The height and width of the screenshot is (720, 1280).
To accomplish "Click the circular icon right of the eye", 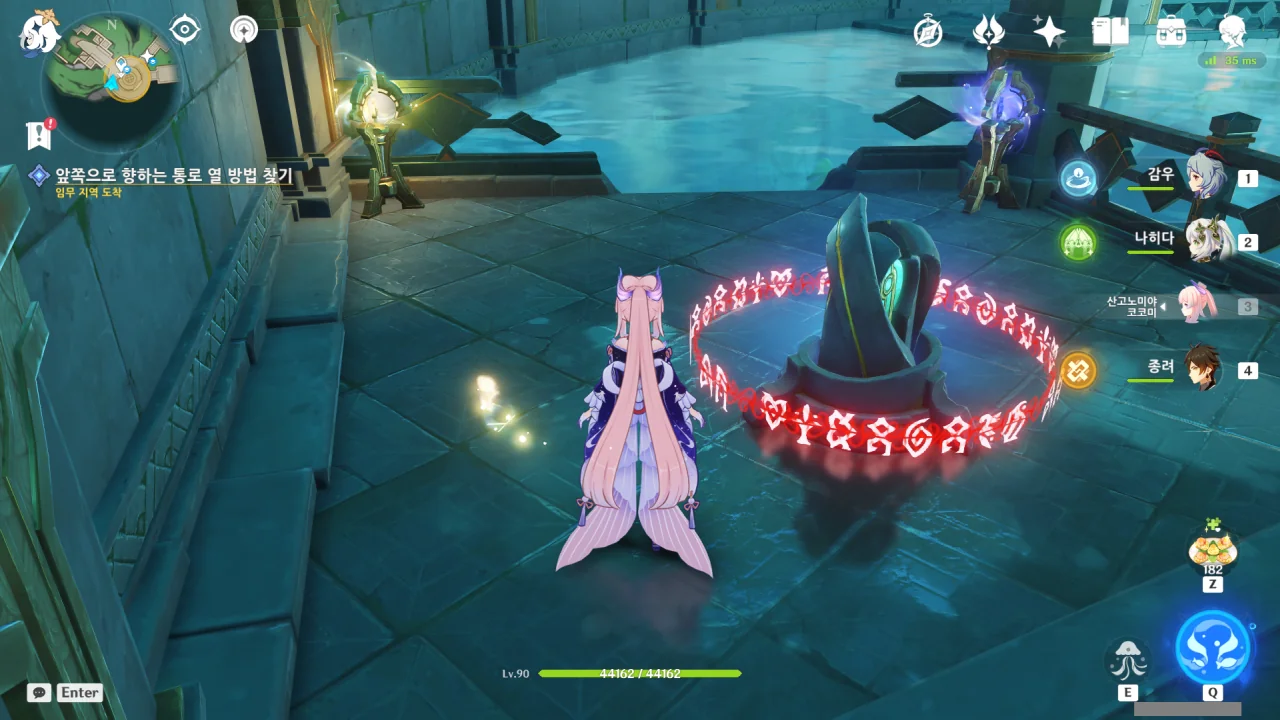I will [x=243, y=30].
